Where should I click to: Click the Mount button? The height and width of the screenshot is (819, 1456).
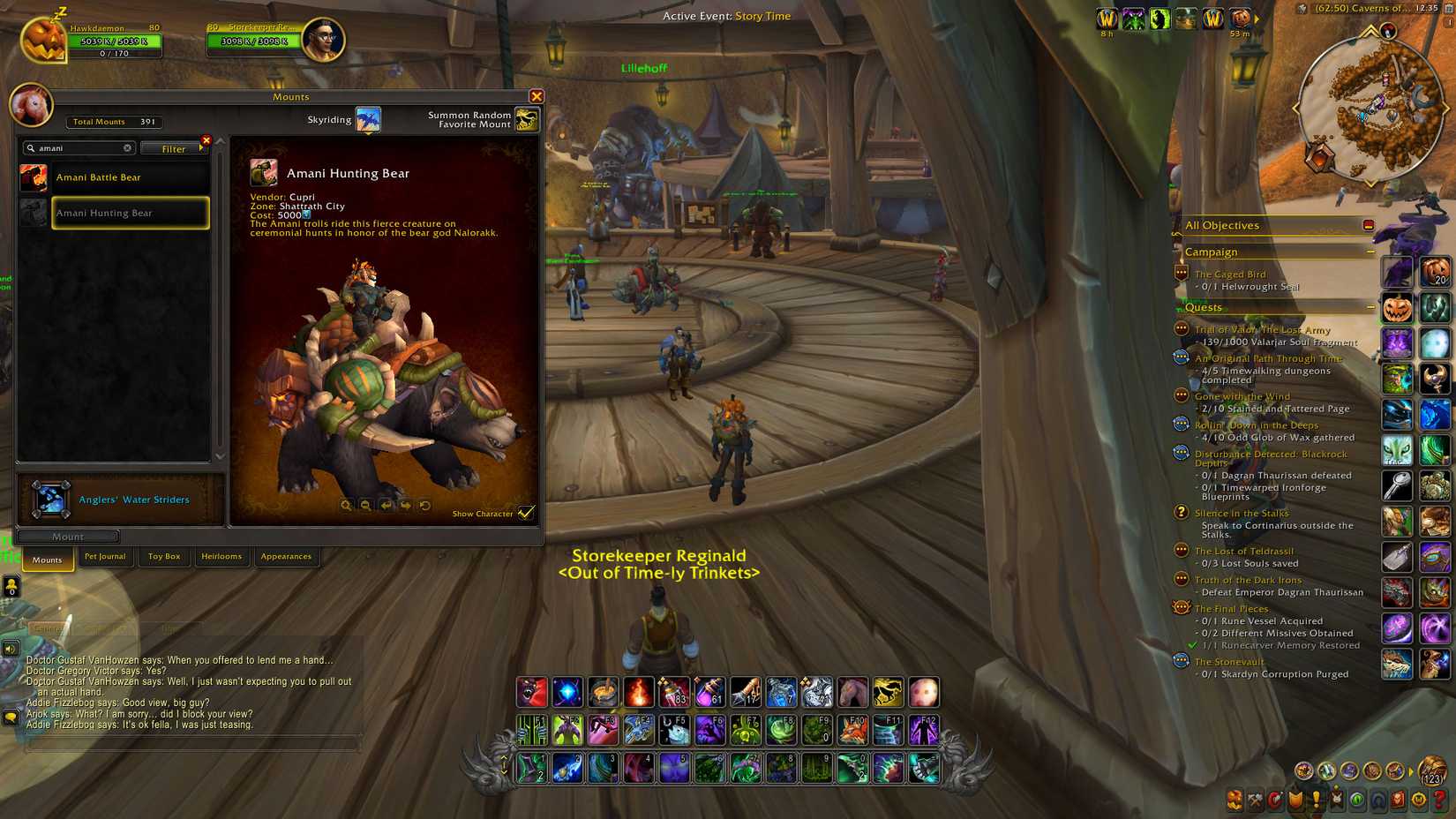[x=68, y=536]
